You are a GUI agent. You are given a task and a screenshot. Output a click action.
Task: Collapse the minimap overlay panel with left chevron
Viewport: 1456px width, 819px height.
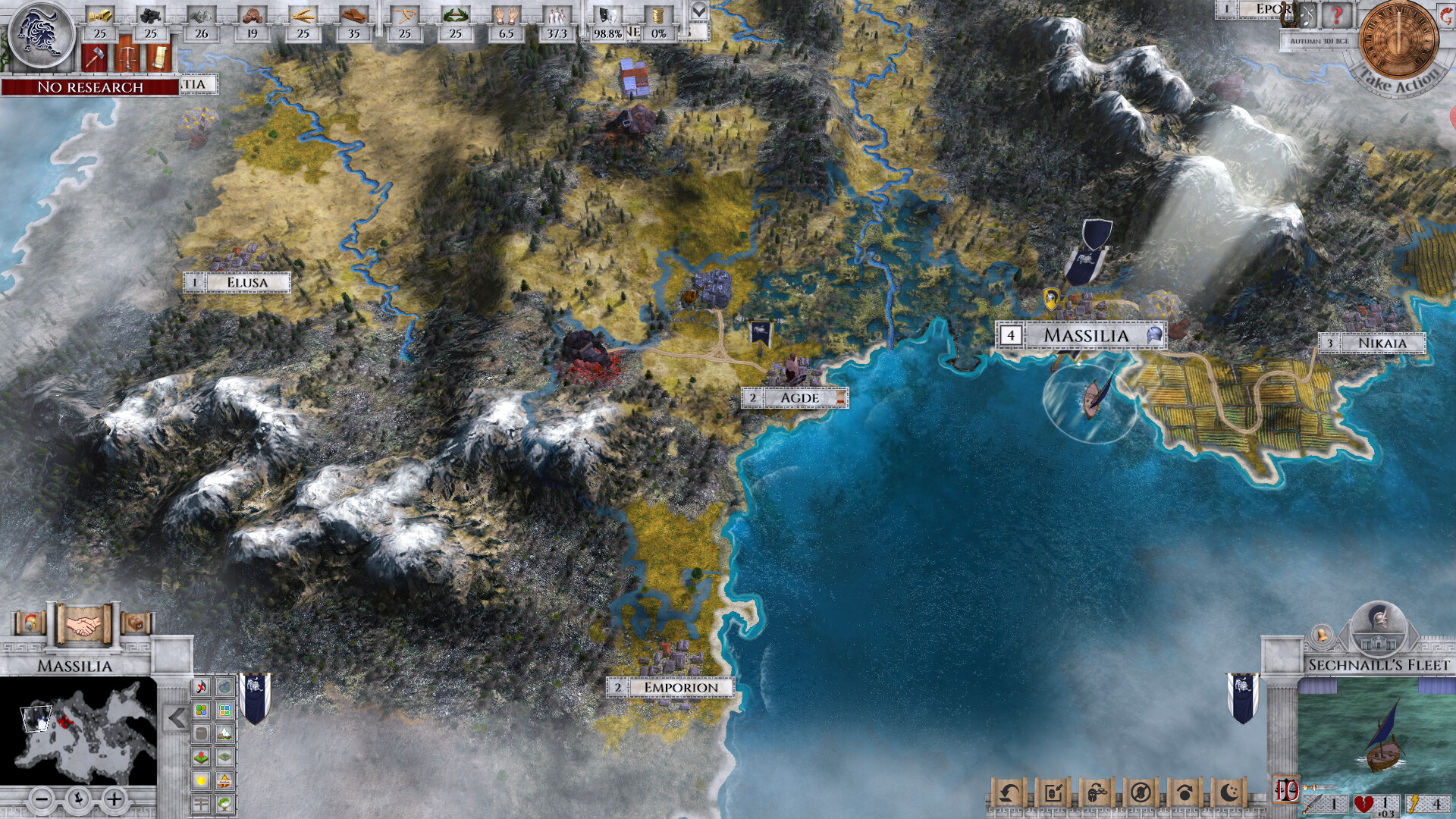click(x=176, y=717)
